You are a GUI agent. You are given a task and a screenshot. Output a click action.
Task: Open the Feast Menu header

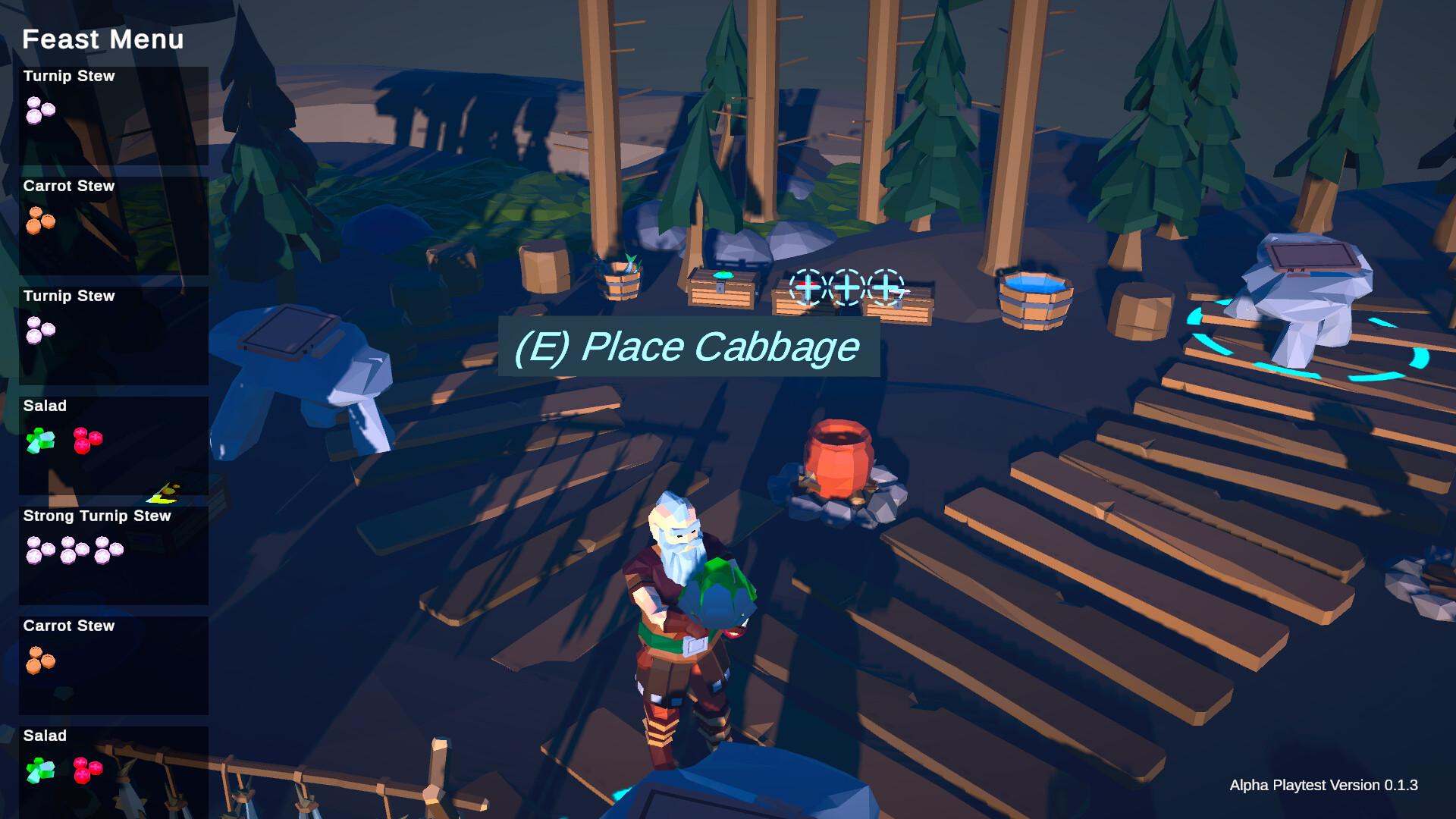[x=102, y=39]
